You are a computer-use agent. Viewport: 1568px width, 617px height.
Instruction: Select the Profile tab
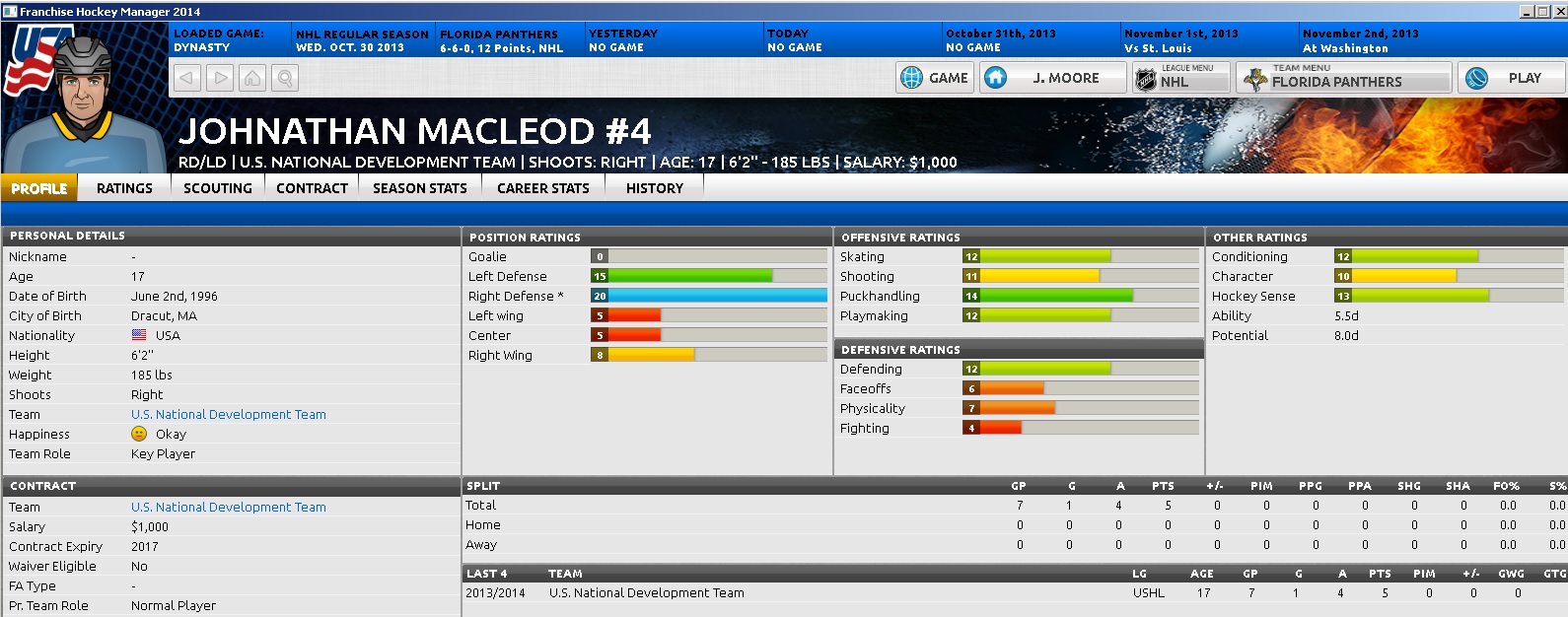(x=39, y=188)
